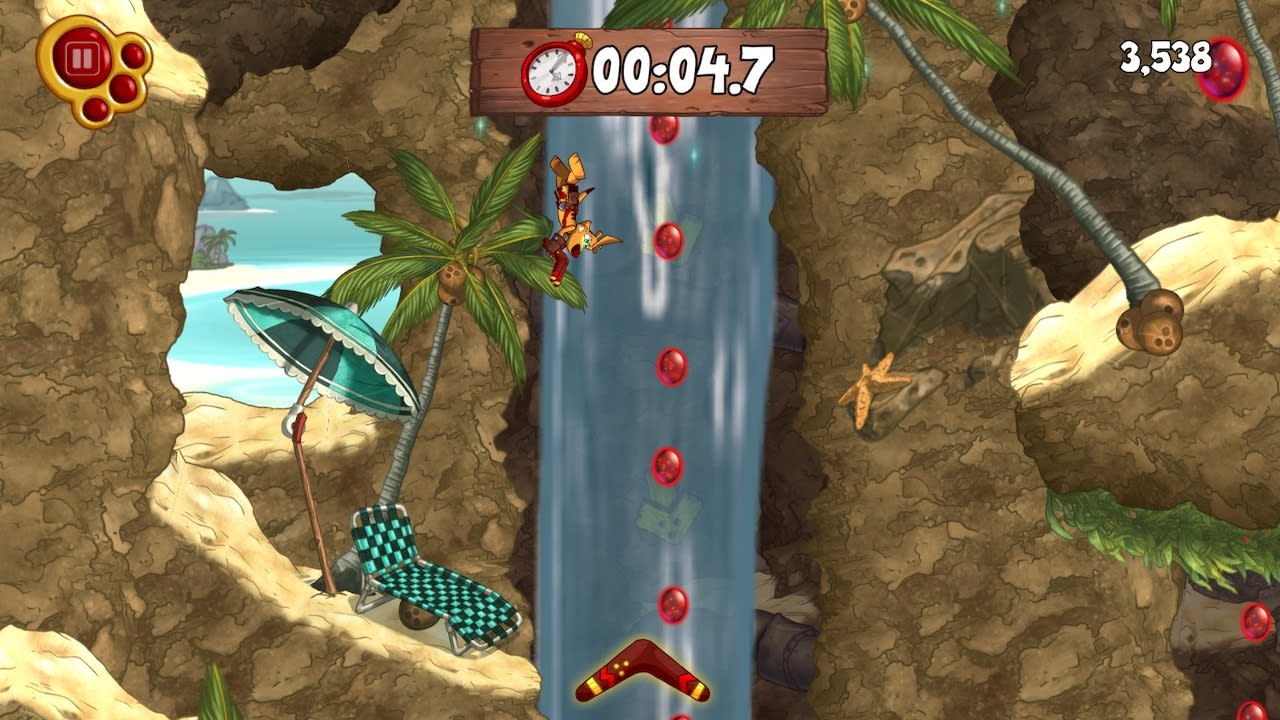Click the small red gems beside the pause button
The image size is (1280, 720).
125,73
